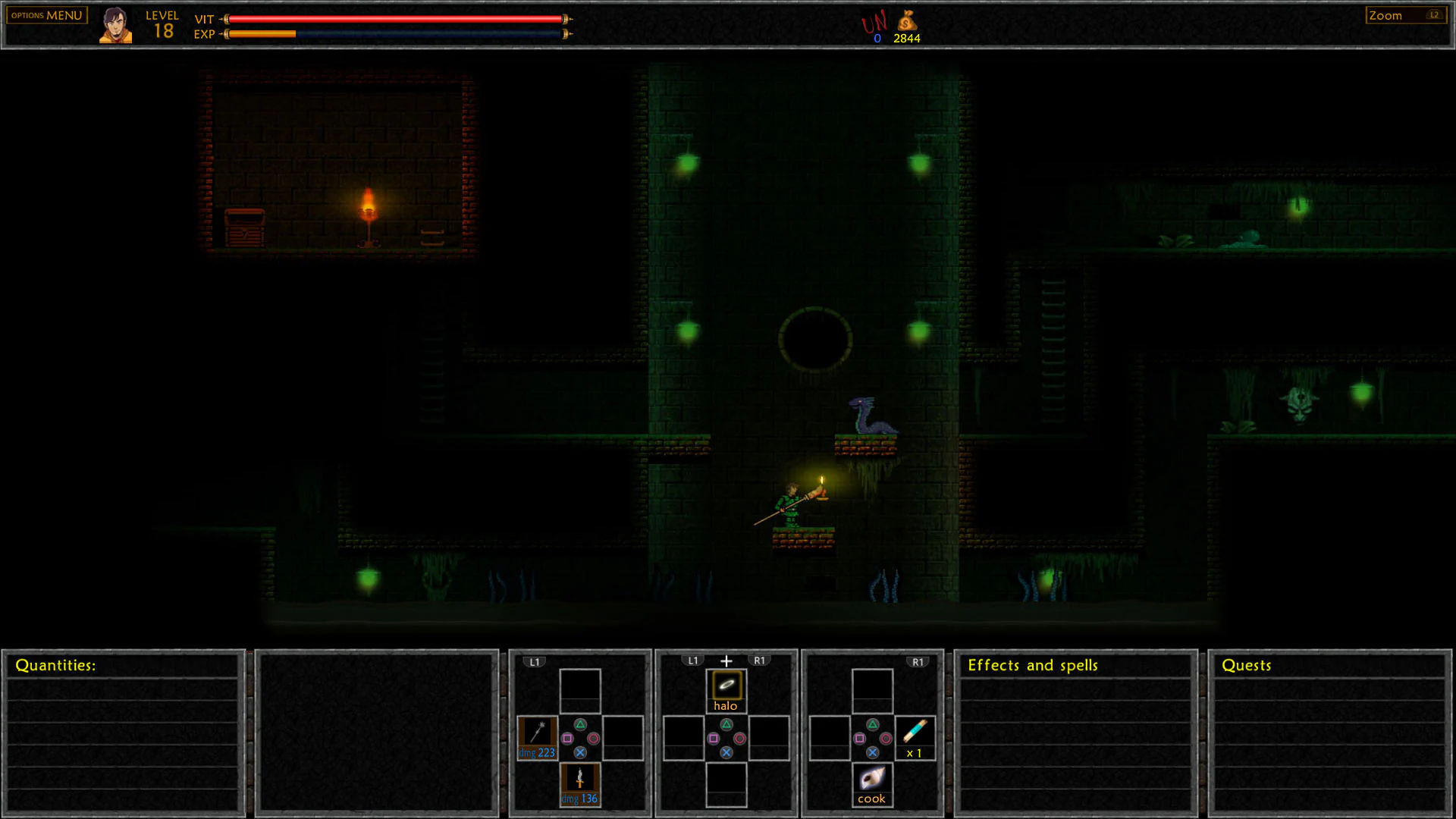Select the scepter weapon dealing 223 damage

click(x=537, y=738)
